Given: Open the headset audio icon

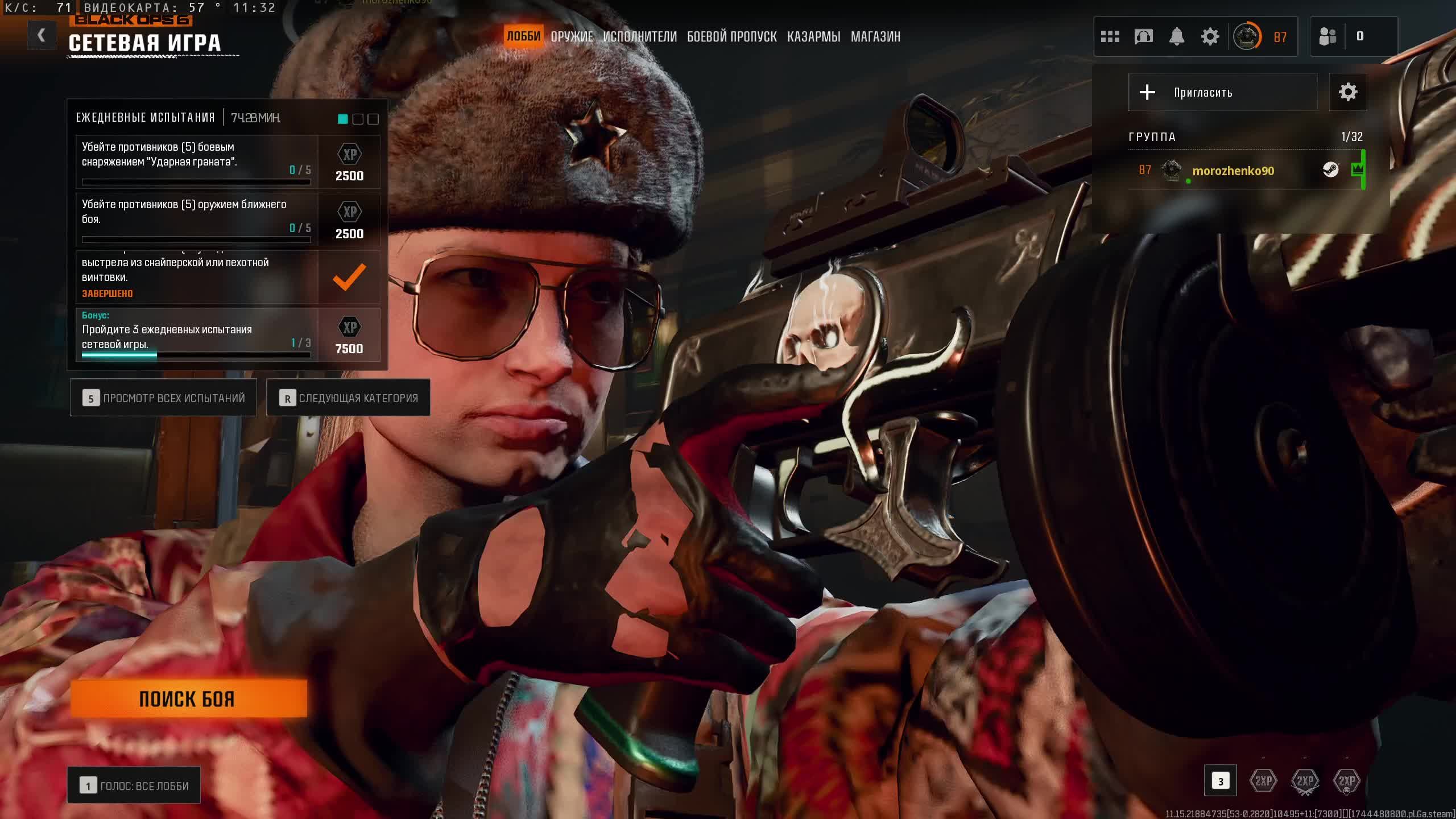Looking at the screenshot, I should (1143, 37).
